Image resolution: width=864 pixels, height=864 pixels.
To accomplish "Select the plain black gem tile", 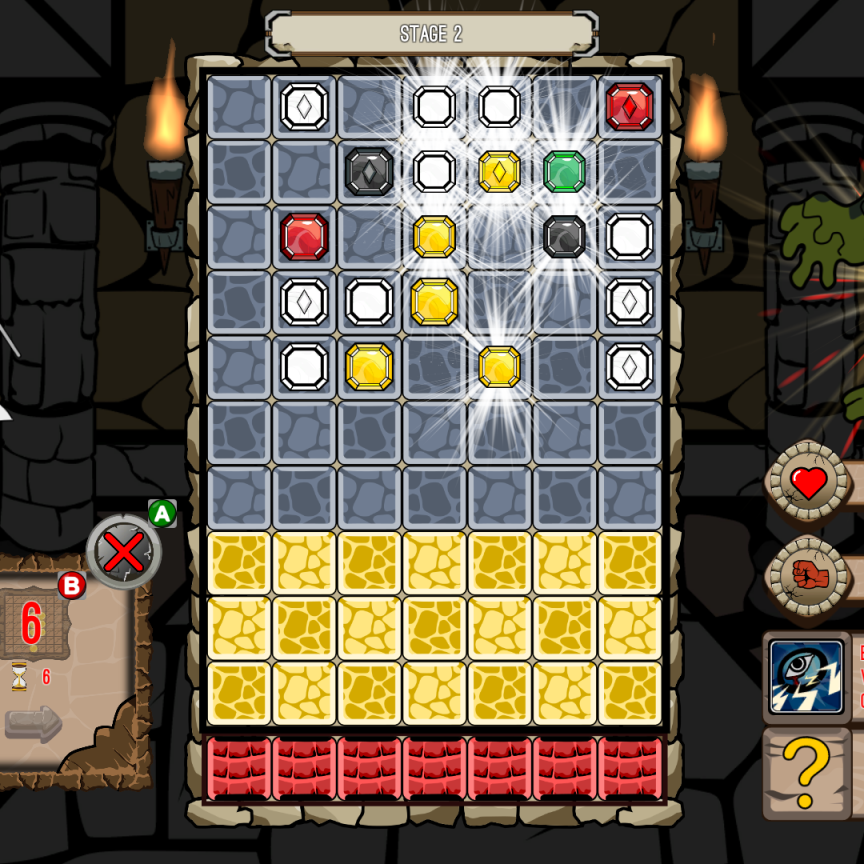I will coord(564,237).
